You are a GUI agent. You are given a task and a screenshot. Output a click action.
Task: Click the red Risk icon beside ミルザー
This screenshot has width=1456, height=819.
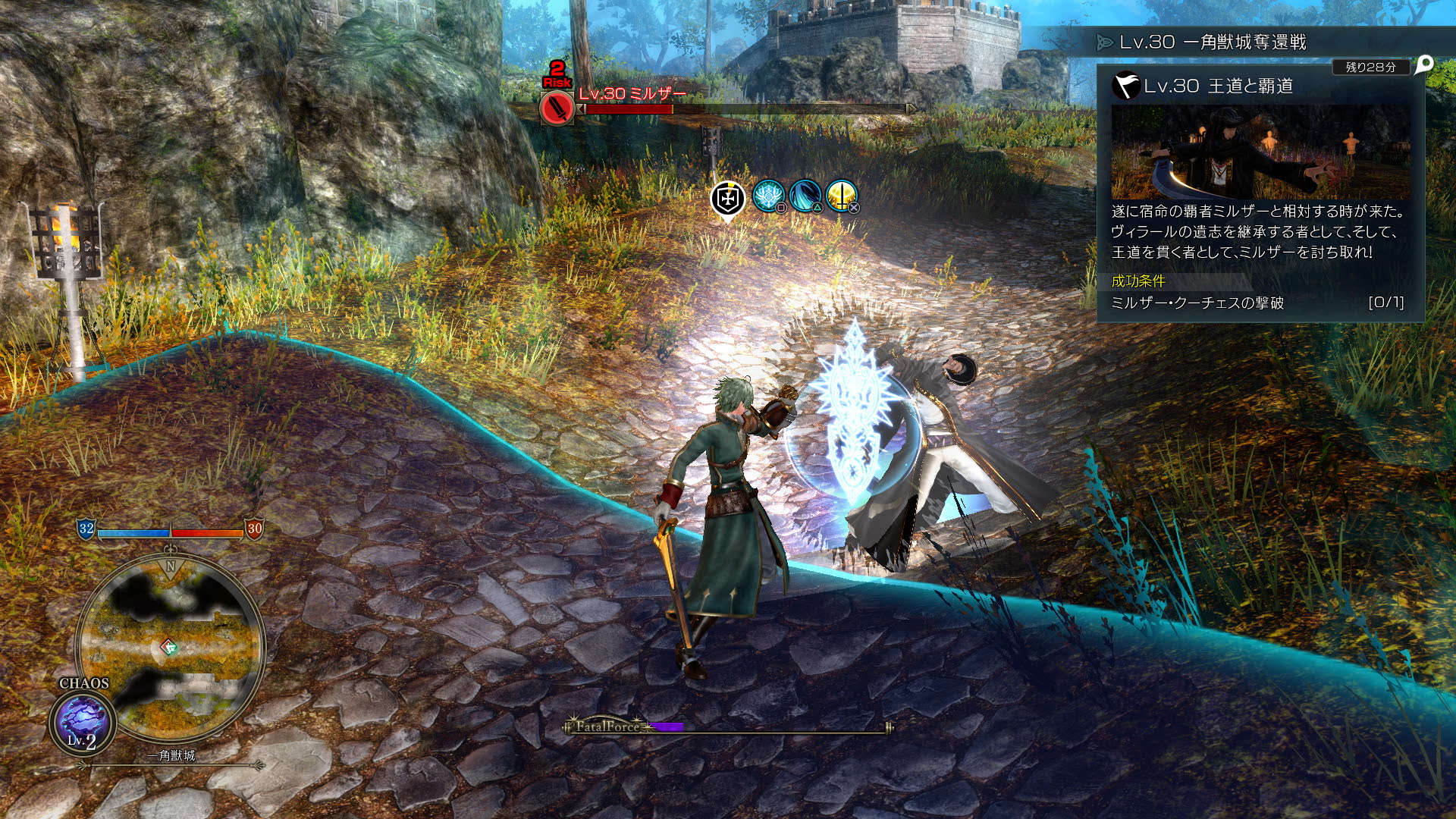tap(557, 108)
